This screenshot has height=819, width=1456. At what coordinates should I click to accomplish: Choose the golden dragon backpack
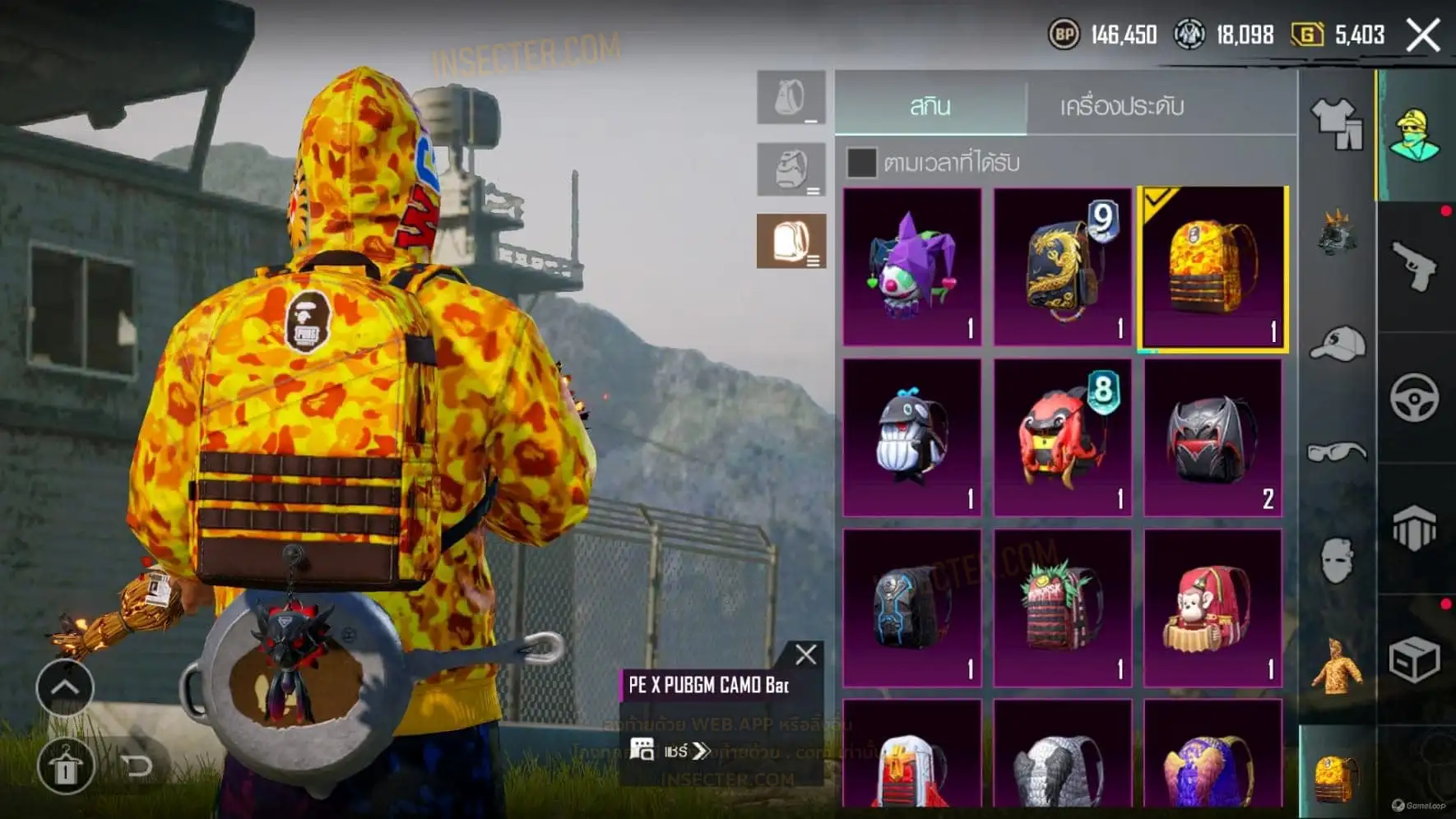[x=1062, y=266]
